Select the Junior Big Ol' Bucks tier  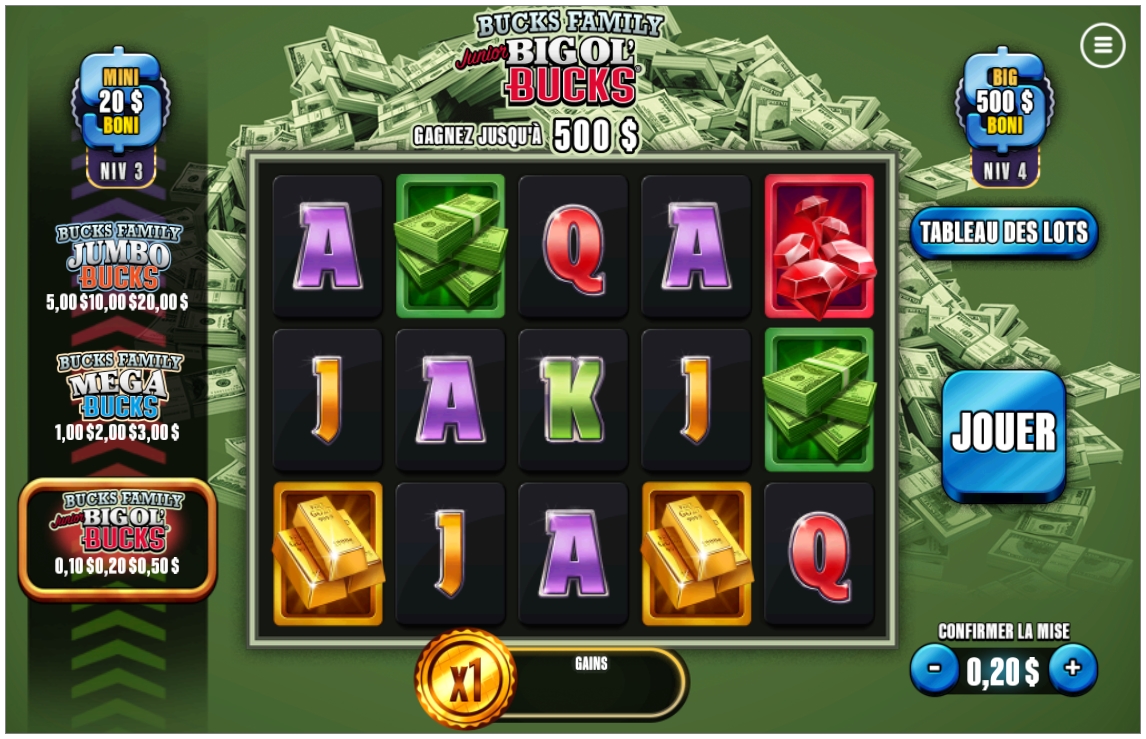118,536
